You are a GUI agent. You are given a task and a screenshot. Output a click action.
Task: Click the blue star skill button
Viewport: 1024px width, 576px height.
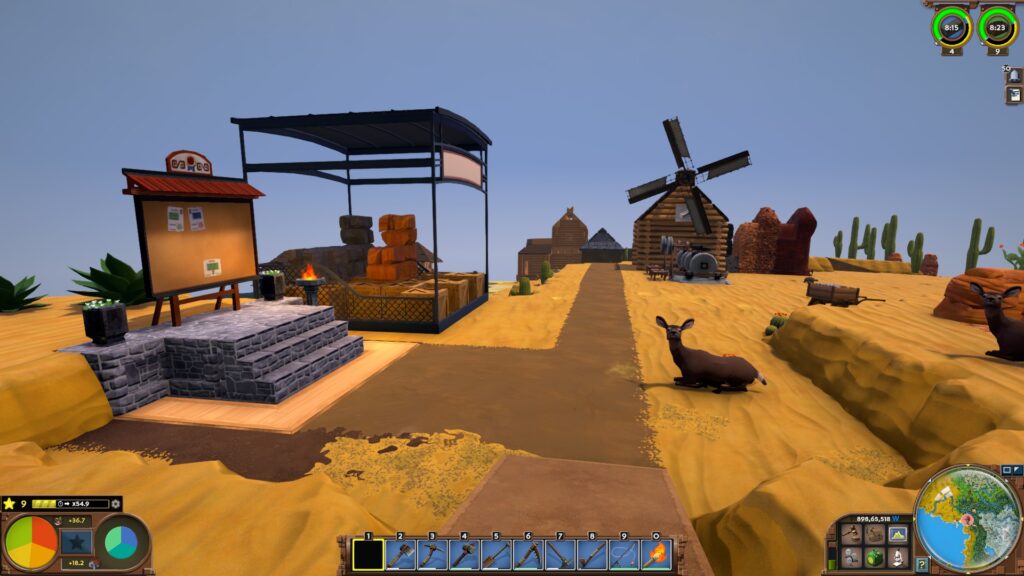[x=75, y=542]
